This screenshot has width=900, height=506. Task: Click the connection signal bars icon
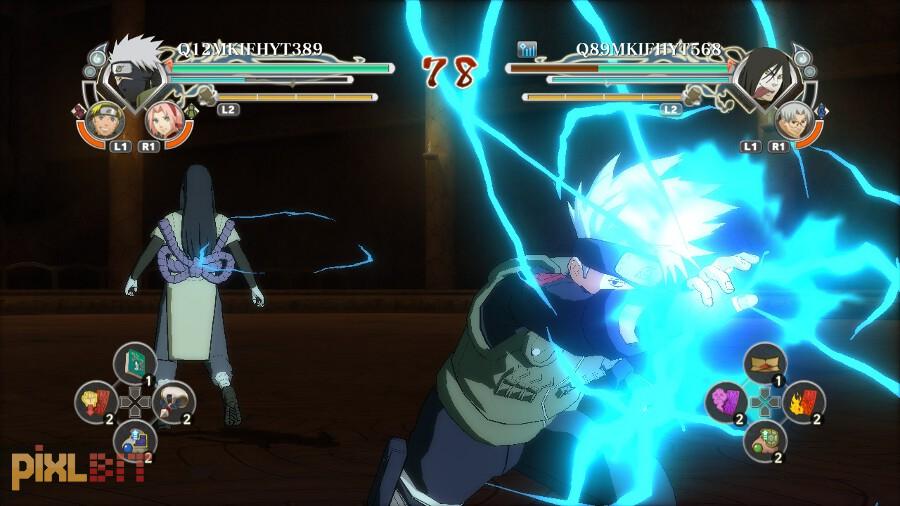pyautogui.click(x=526, y=48)
